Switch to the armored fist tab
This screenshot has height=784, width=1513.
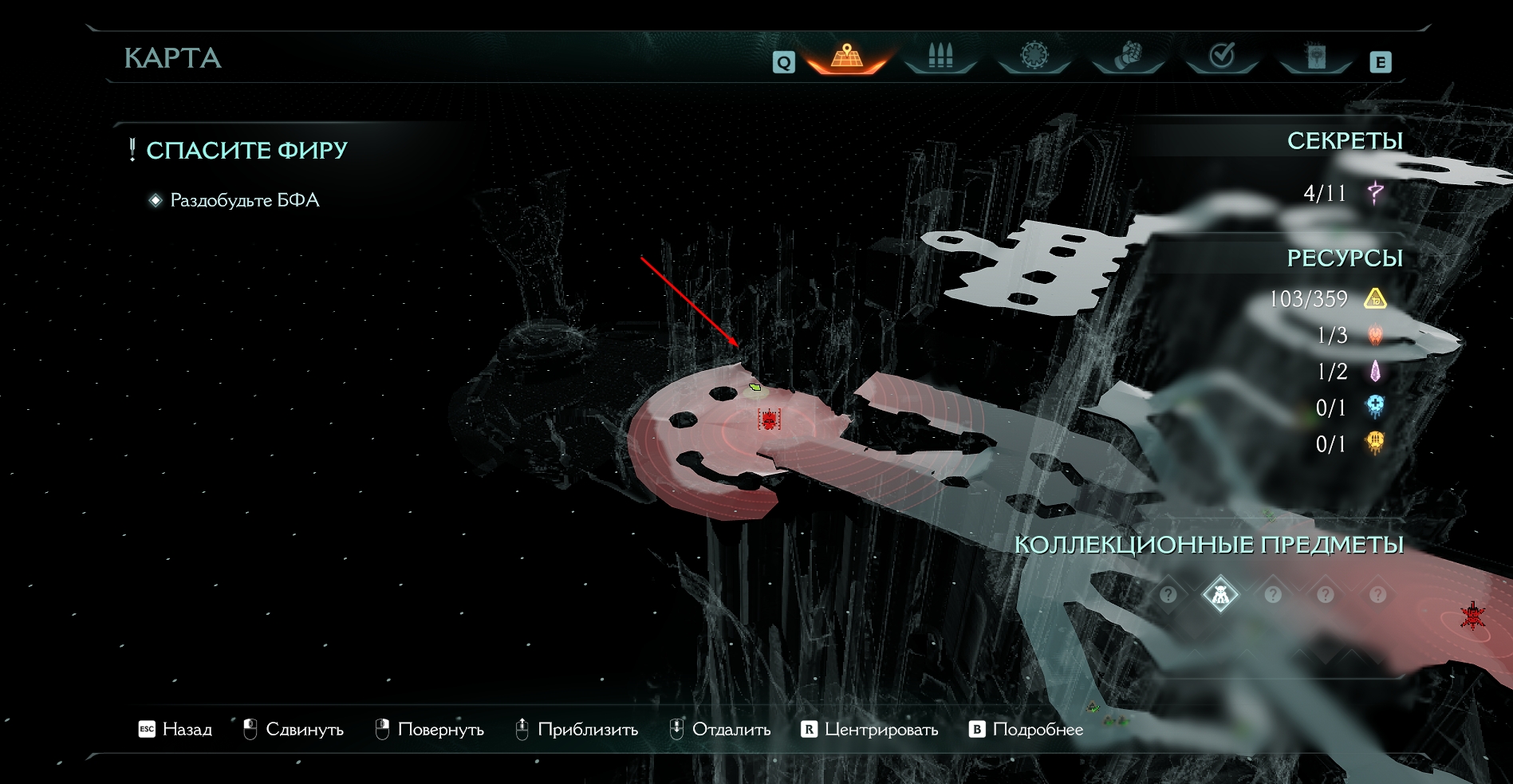1128,56
